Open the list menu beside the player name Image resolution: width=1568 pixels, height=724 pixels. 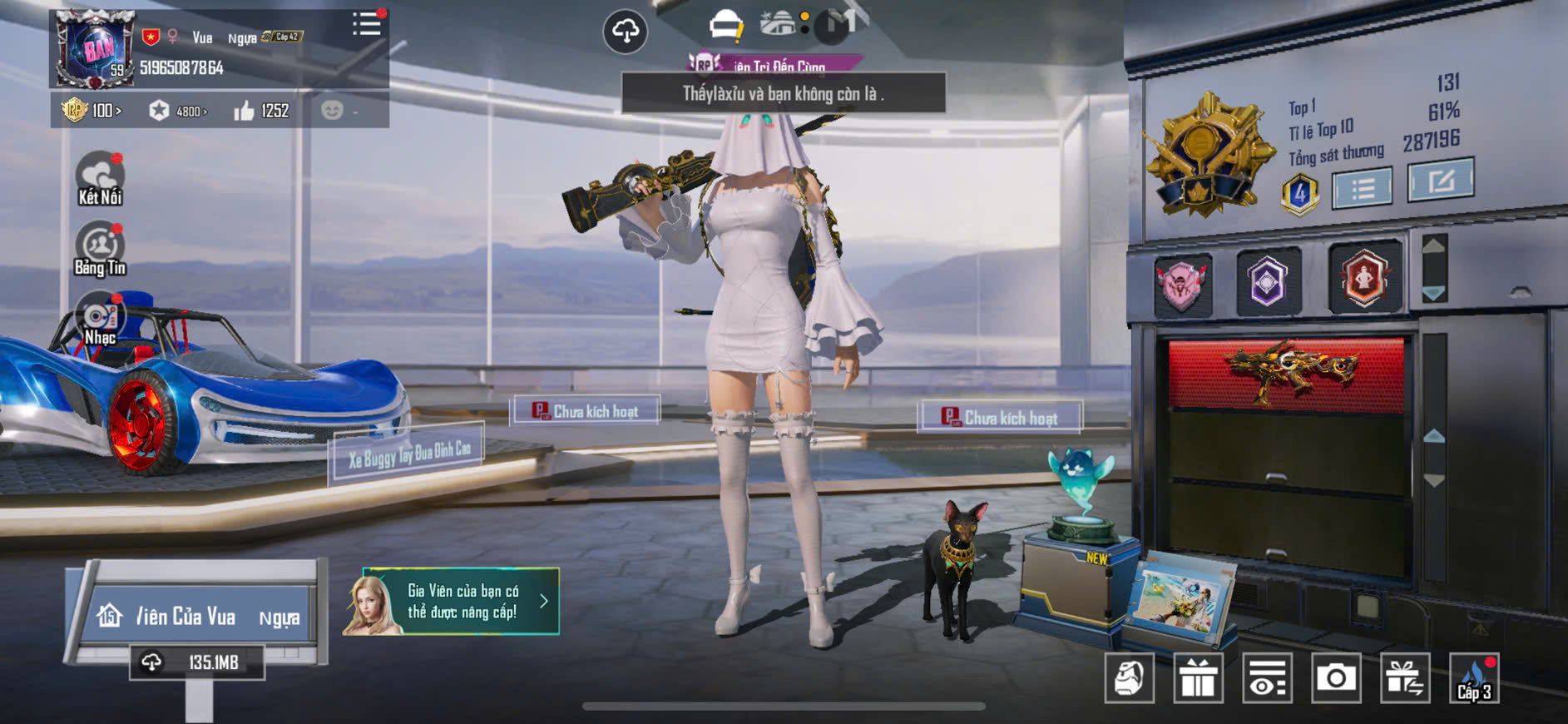[x=366, y=24]
